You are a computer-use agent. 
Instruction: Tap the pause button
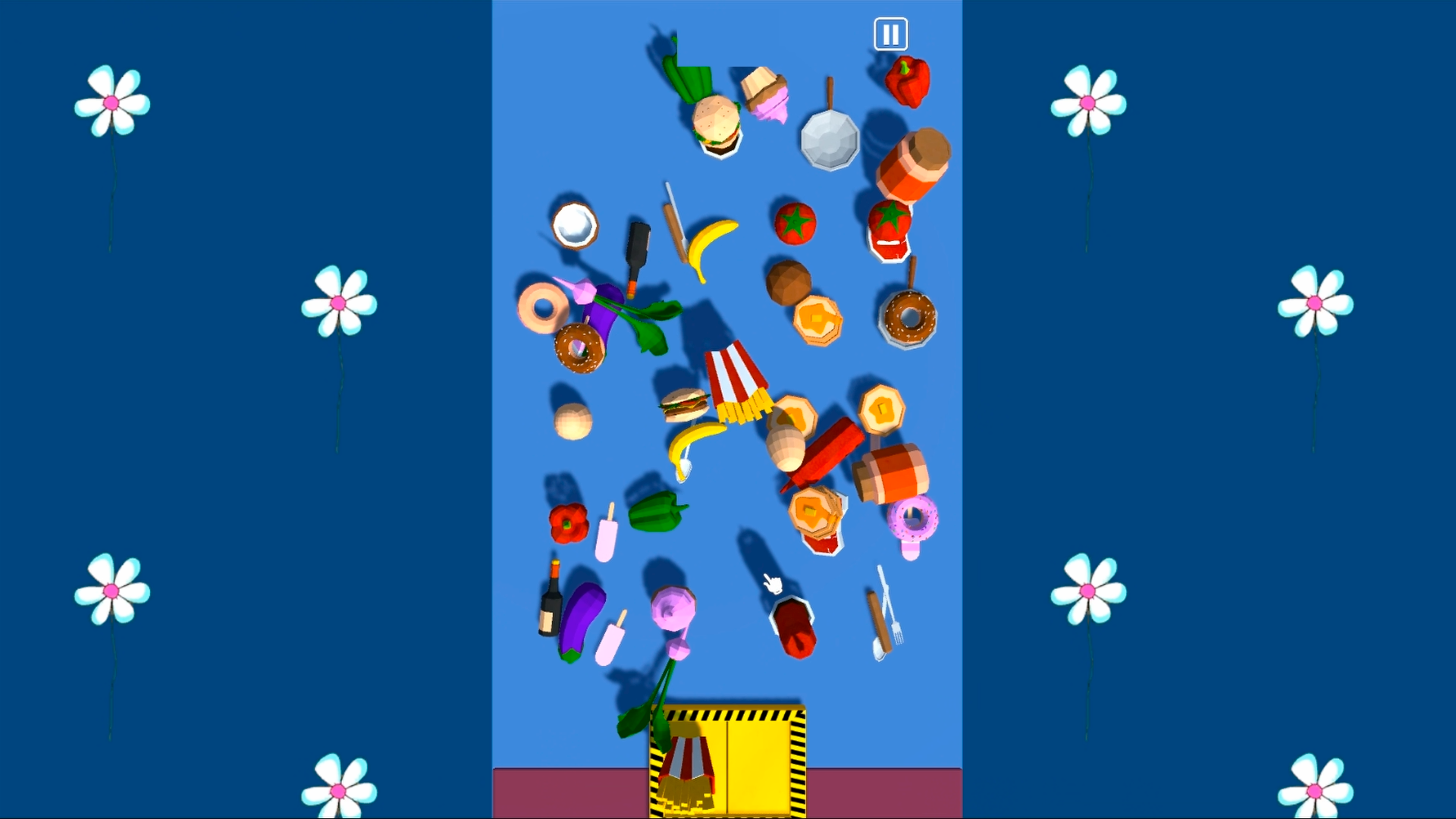(x=890, y=33)
